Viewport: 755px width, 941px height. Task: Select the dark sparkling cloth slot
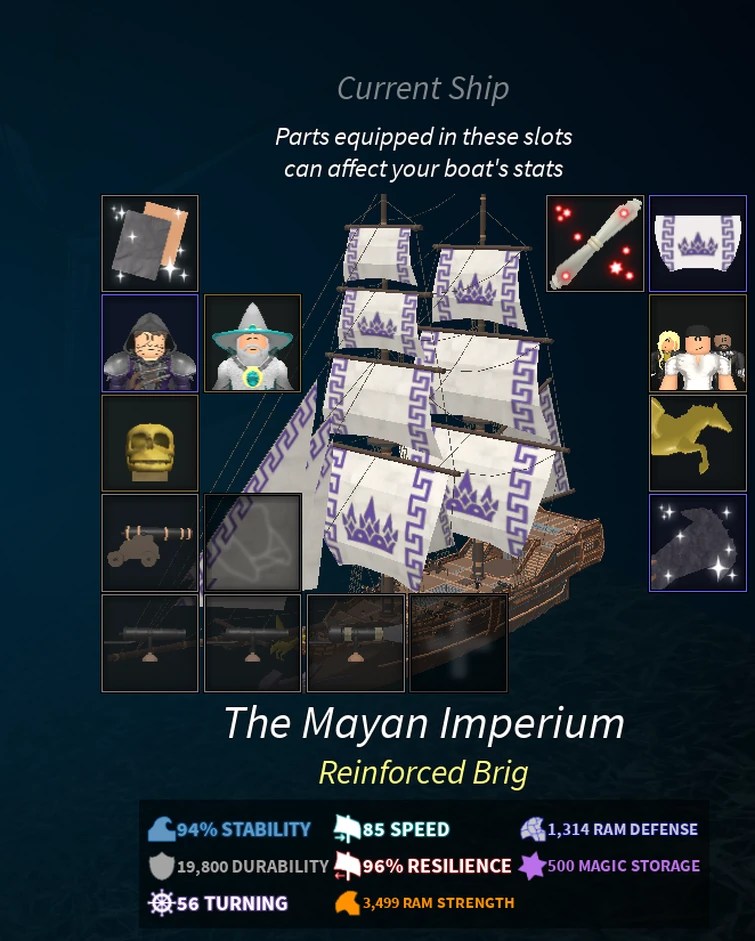pos(697,542)
